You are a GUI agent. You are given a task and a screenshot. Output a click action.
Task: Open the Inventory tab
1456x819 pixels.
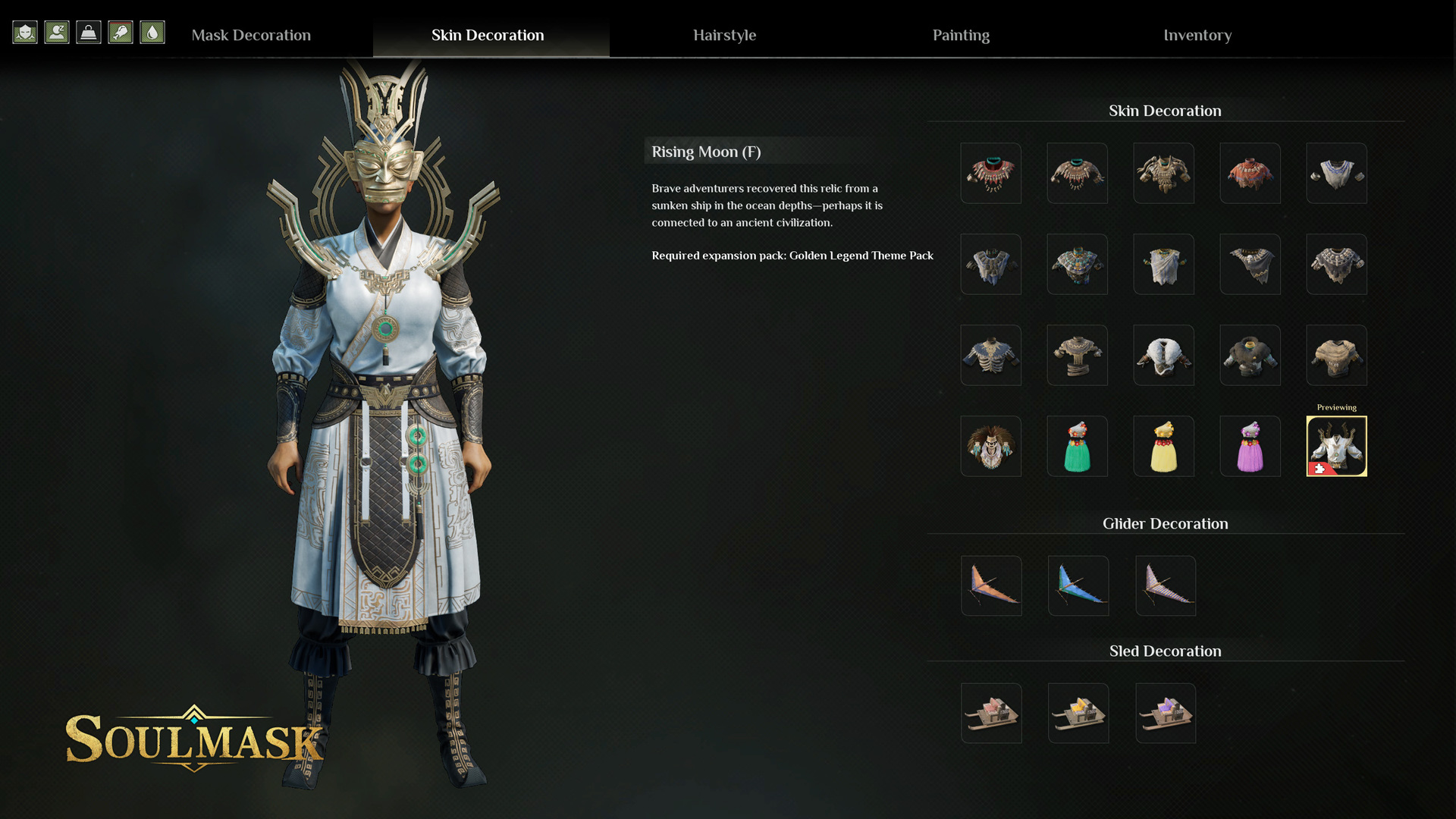(1197, 35)
